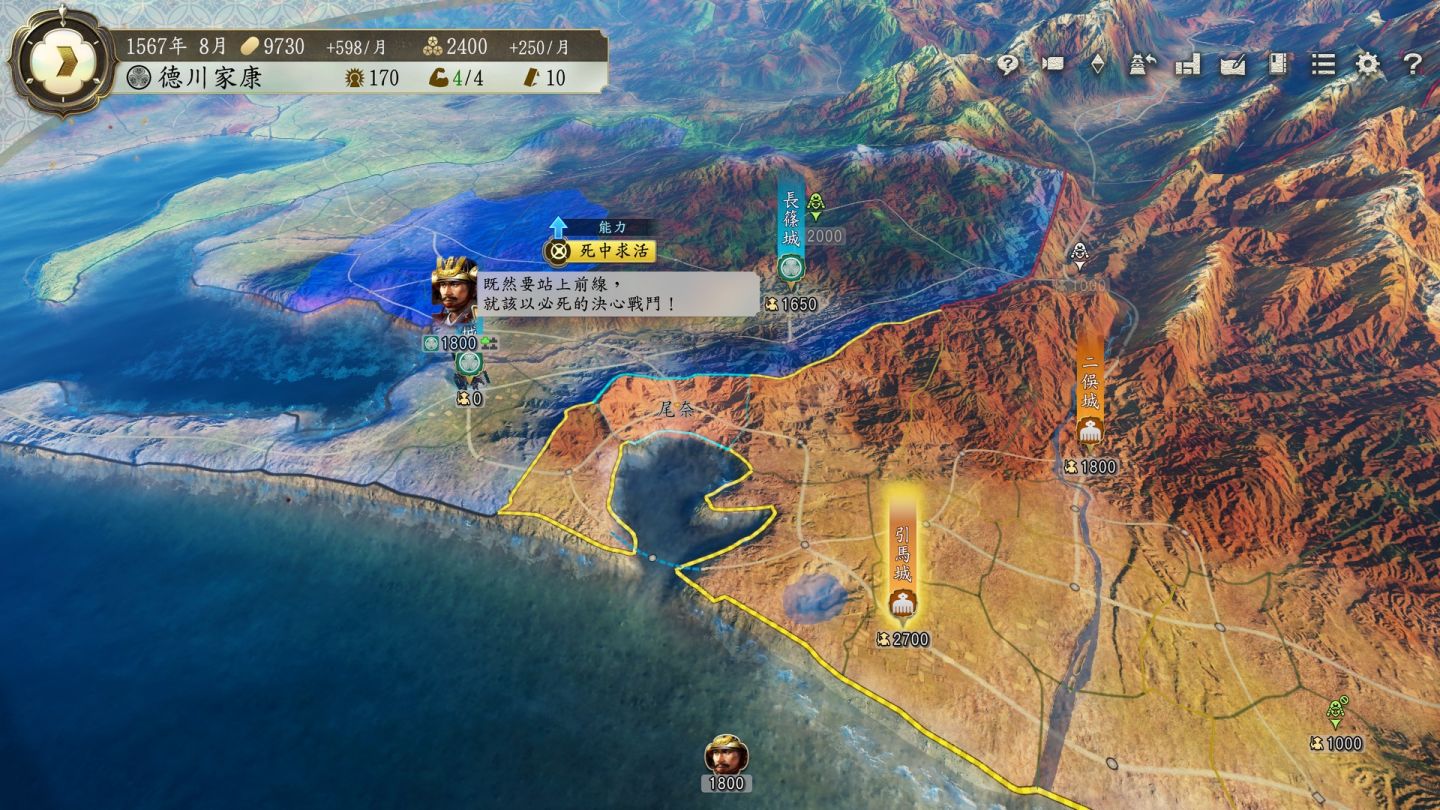Advance time with the gold arrow button
The image size is (1440, 810).
coord(60,60)
